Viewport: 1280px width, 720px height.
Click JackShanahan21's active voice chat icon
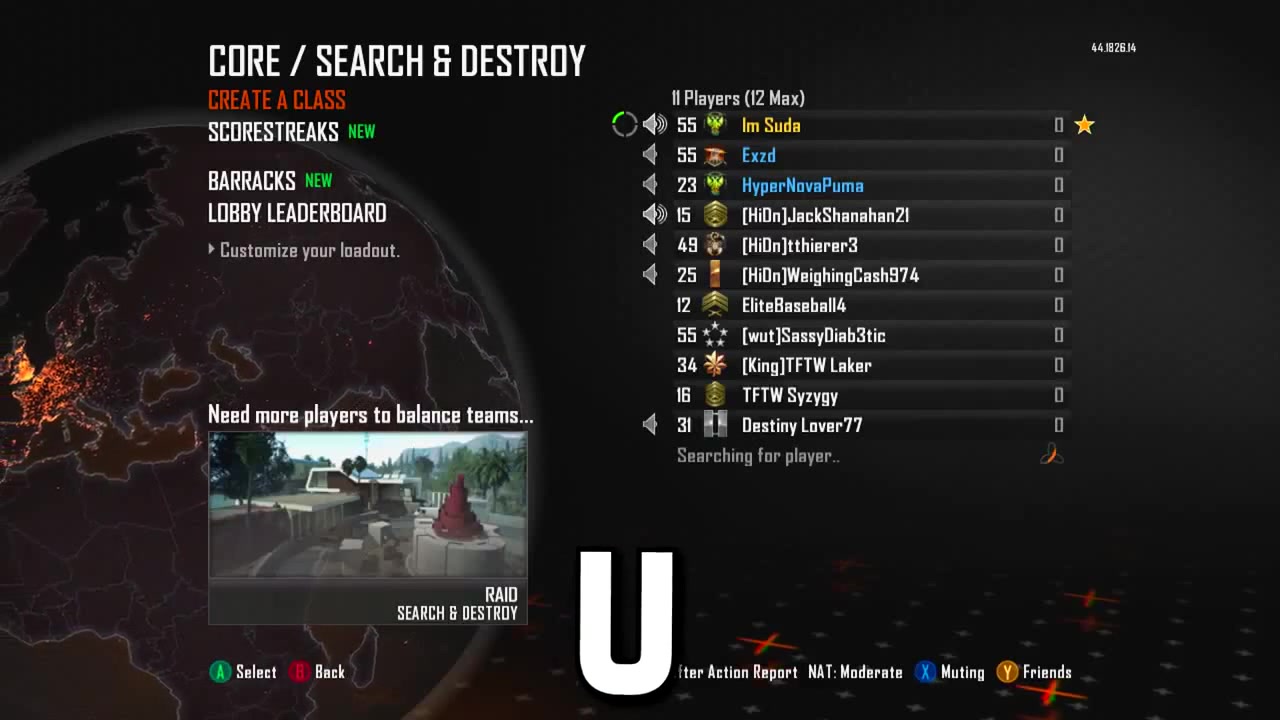(x=655, y=215)
